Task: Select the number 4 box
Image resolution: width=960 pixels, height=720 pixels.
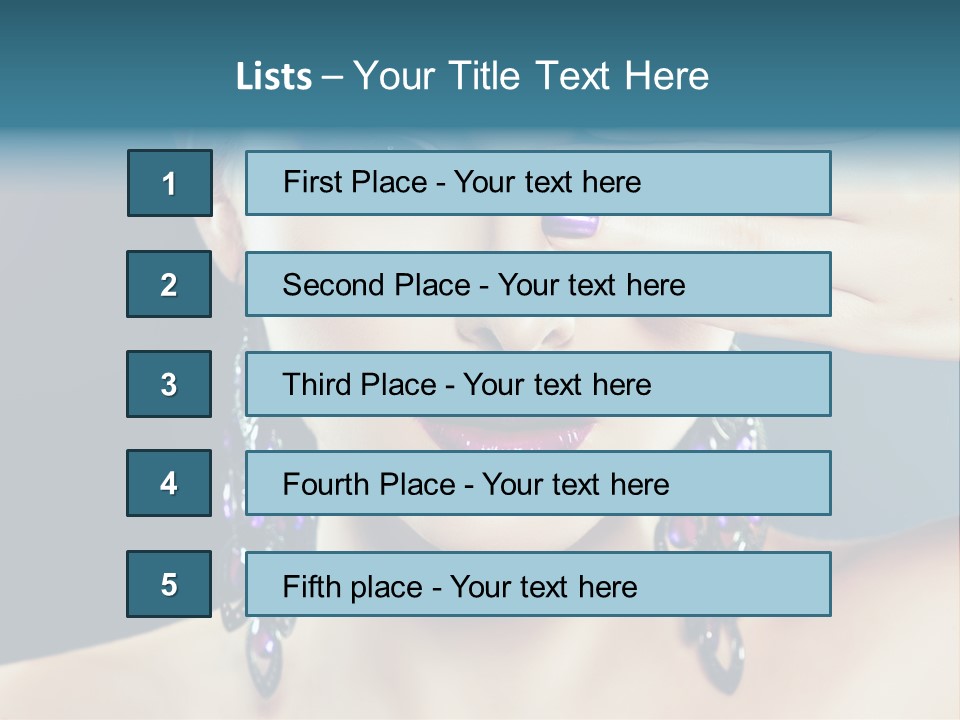Action: coord(169,483)
